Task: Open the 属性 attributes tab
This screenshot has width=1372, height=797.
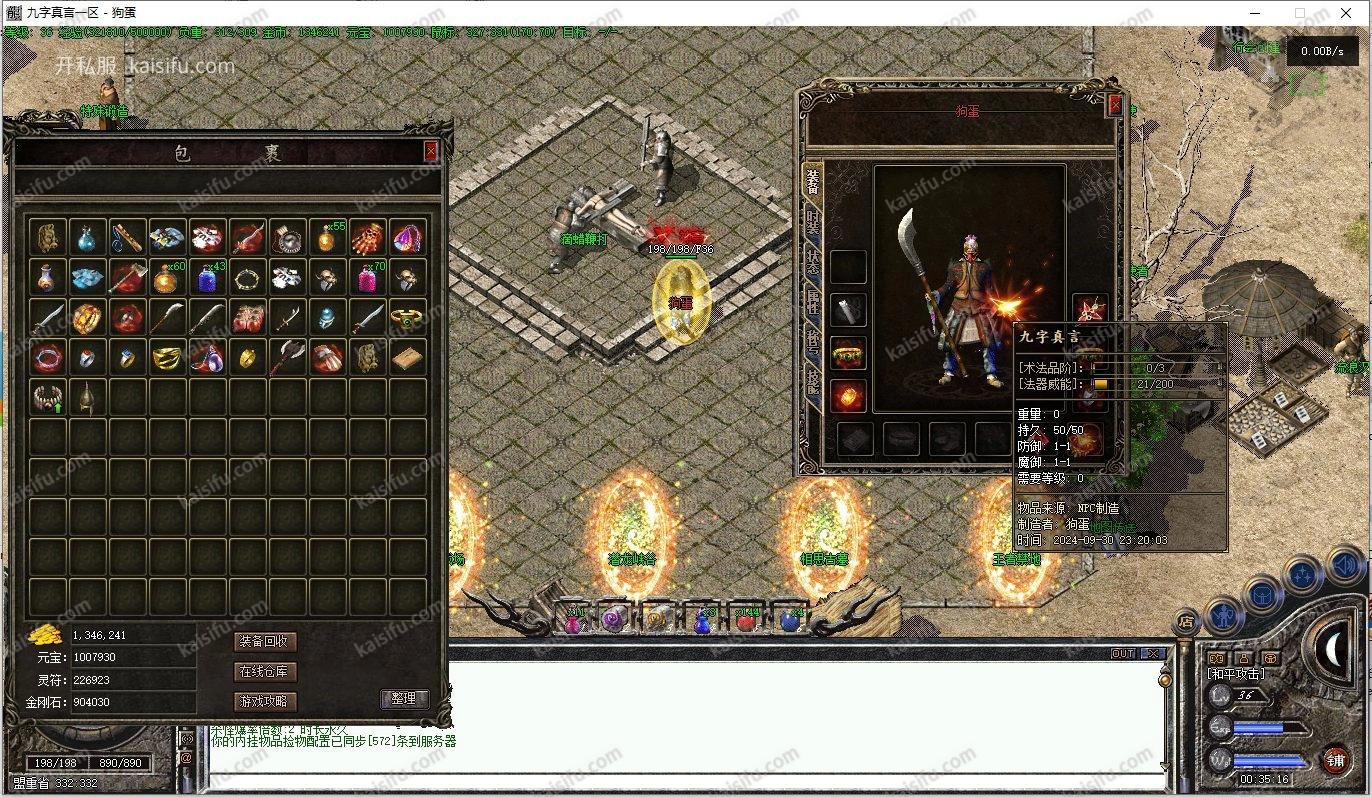Action: [x=813, y=305]
